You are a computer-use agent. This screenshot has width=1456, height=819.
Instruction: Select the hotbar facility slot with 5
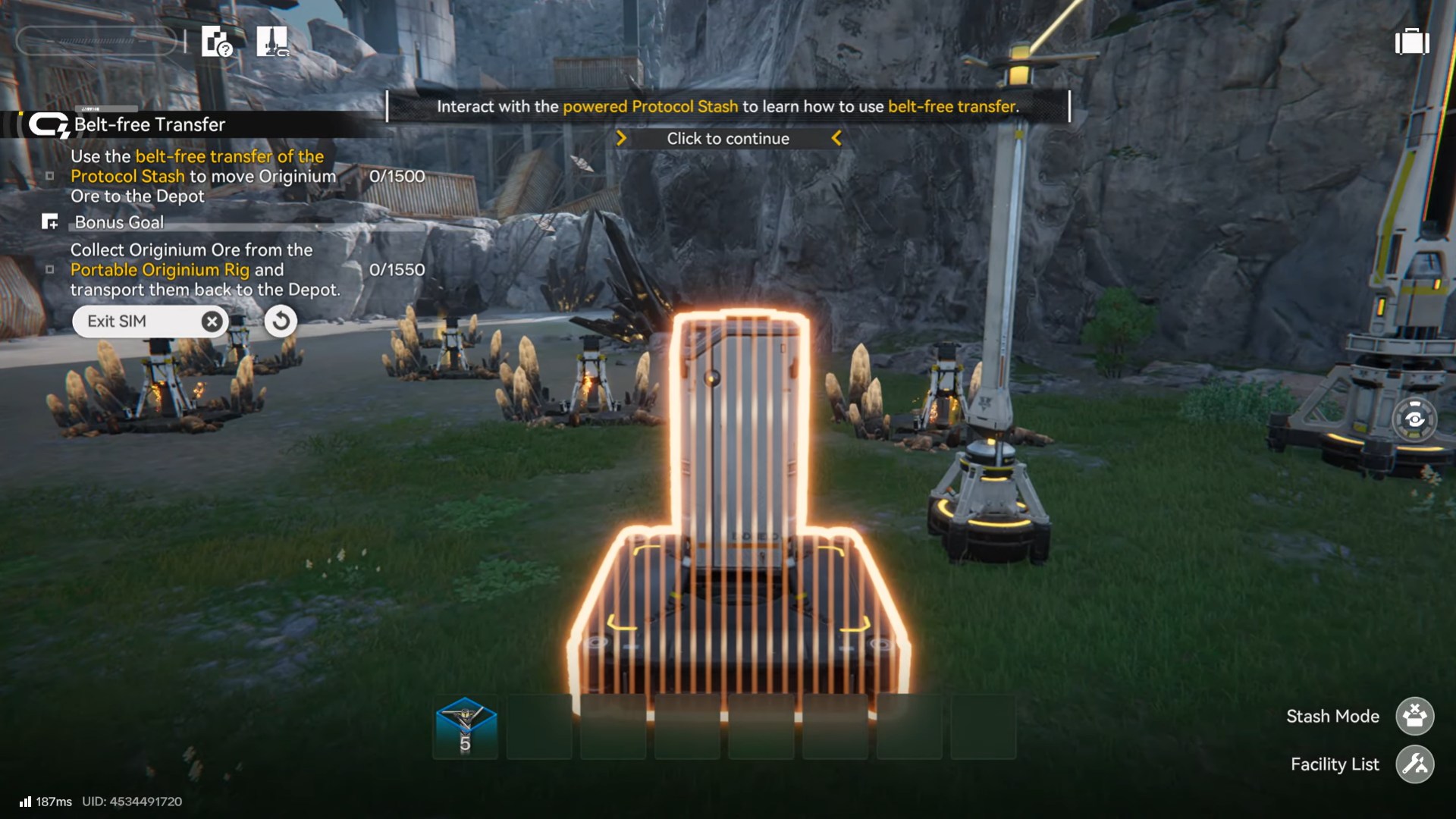pos(466,727)
